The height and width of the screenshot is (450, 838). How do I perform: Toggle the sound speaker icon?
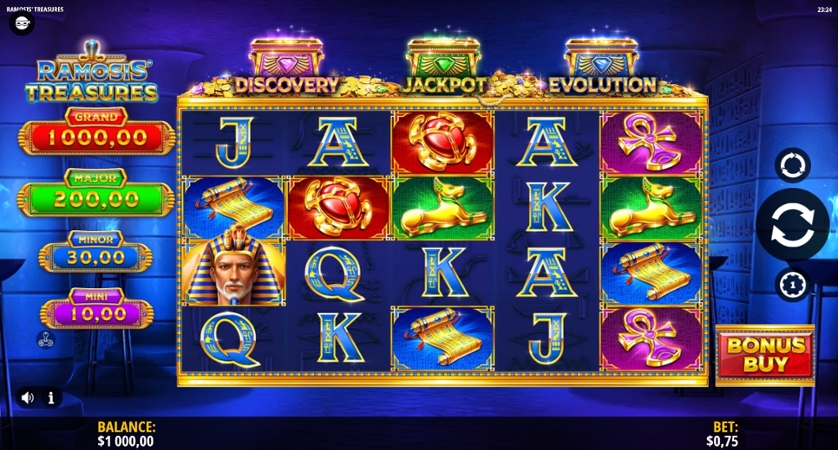coord(27,397)
